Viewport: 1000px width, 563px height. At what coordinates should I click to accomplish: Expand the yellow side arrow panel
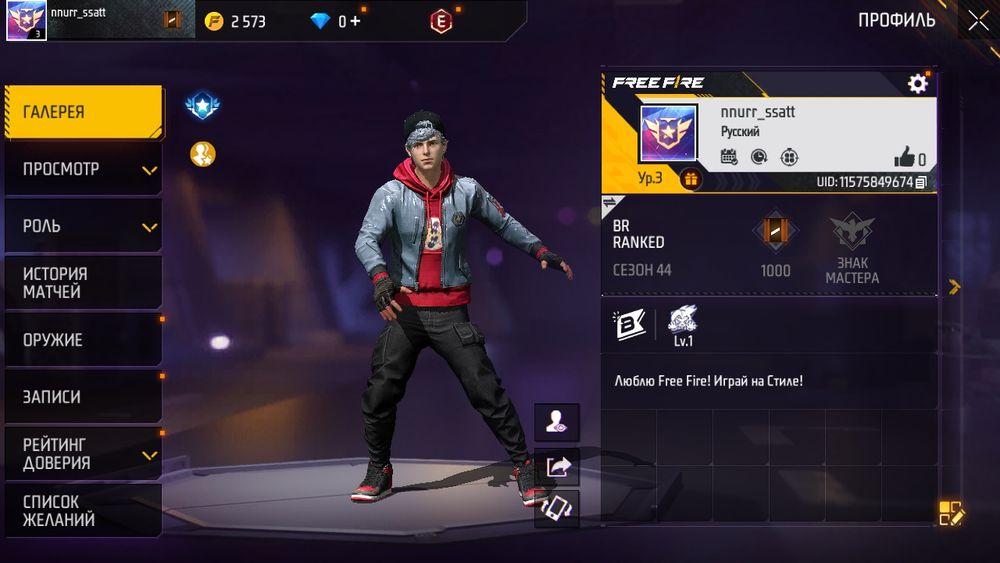click(954, 287)
